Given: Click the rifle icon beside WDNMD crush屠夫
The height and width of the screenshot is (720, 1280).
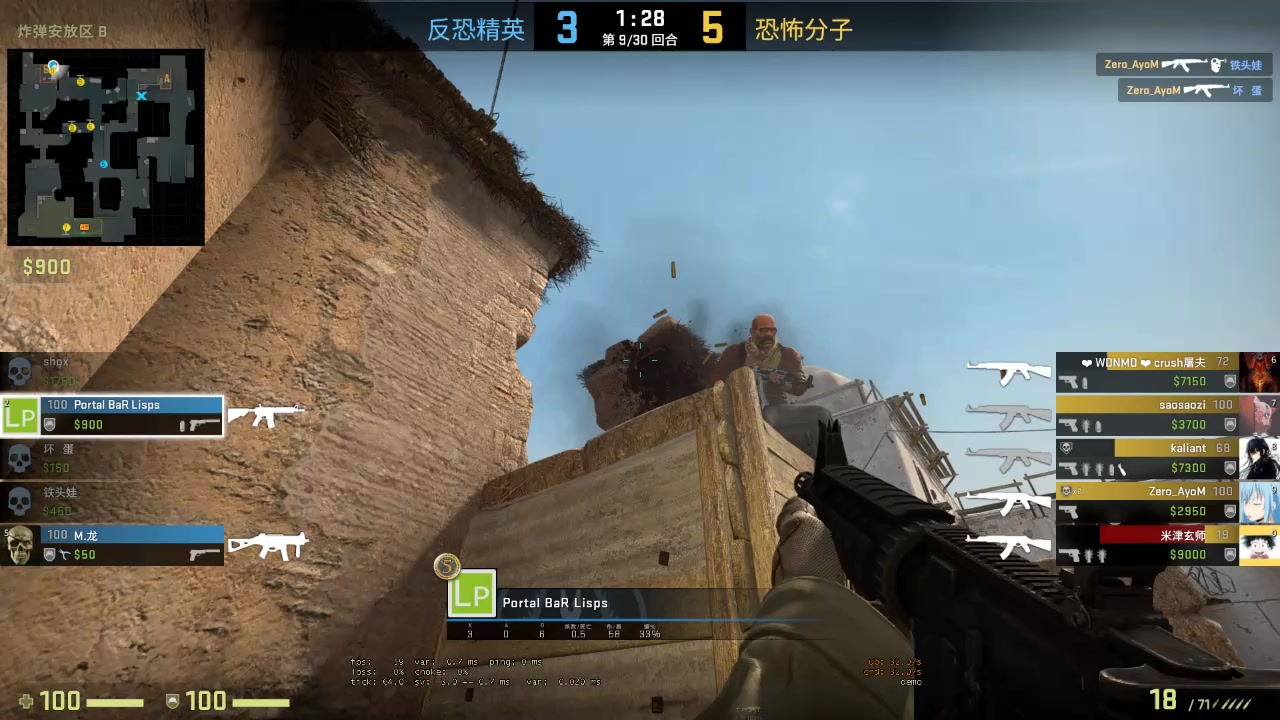Looking at the screenshot, I should (1007, 371).
